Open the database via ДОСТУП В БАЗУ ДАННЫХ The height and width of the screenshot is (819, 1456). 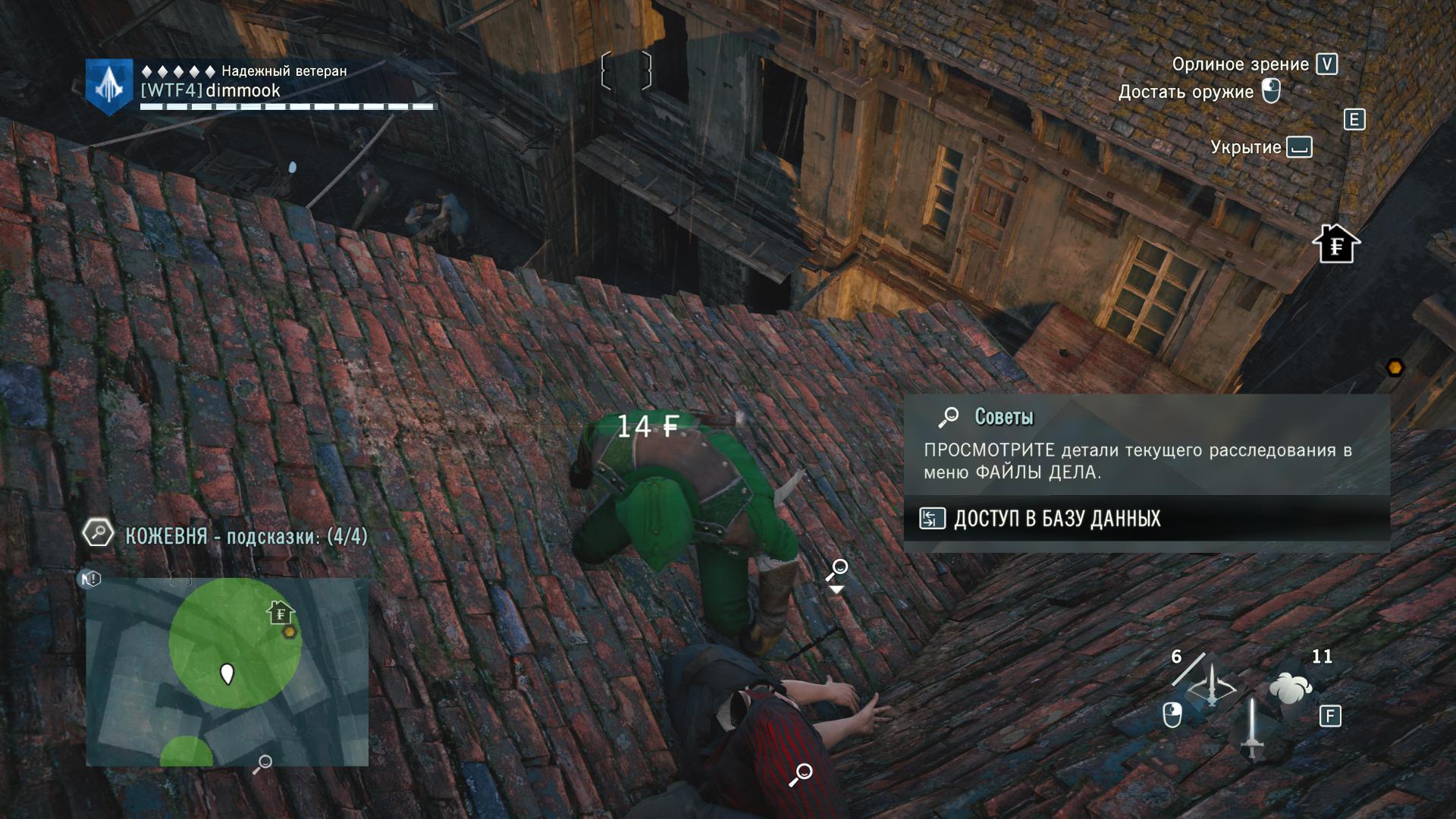[1056, 519]
